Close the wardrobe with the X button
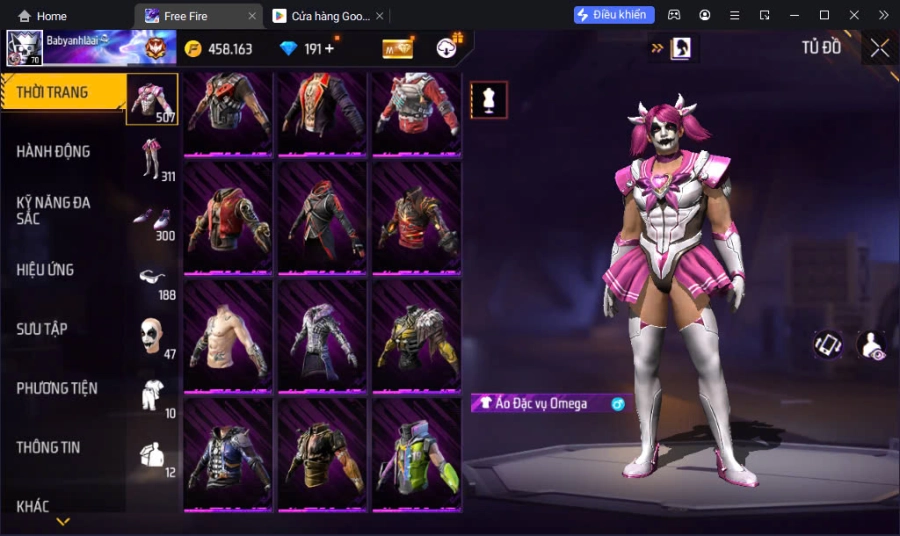 tap(879, 48)
